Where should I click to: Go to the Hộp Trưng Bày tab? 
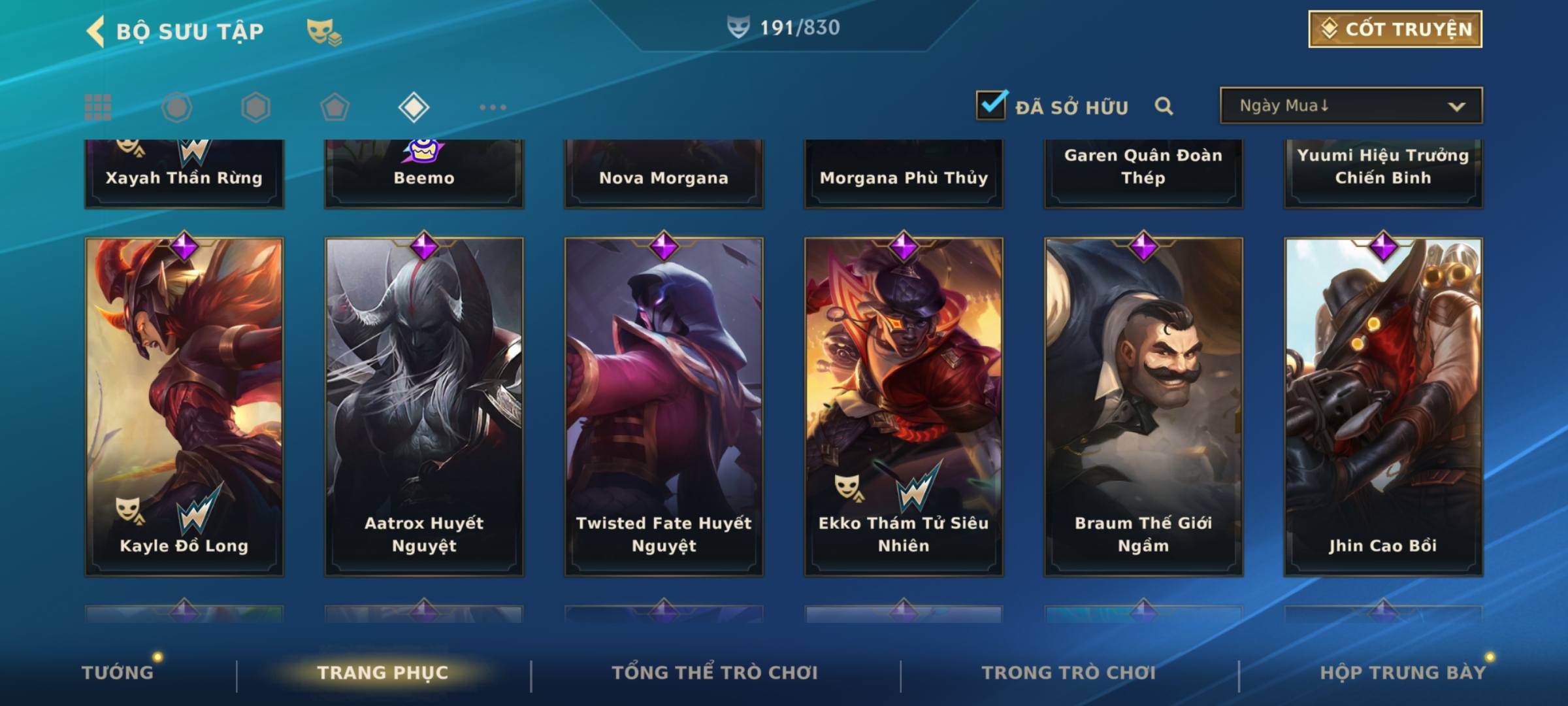[x=1402, y=672]
